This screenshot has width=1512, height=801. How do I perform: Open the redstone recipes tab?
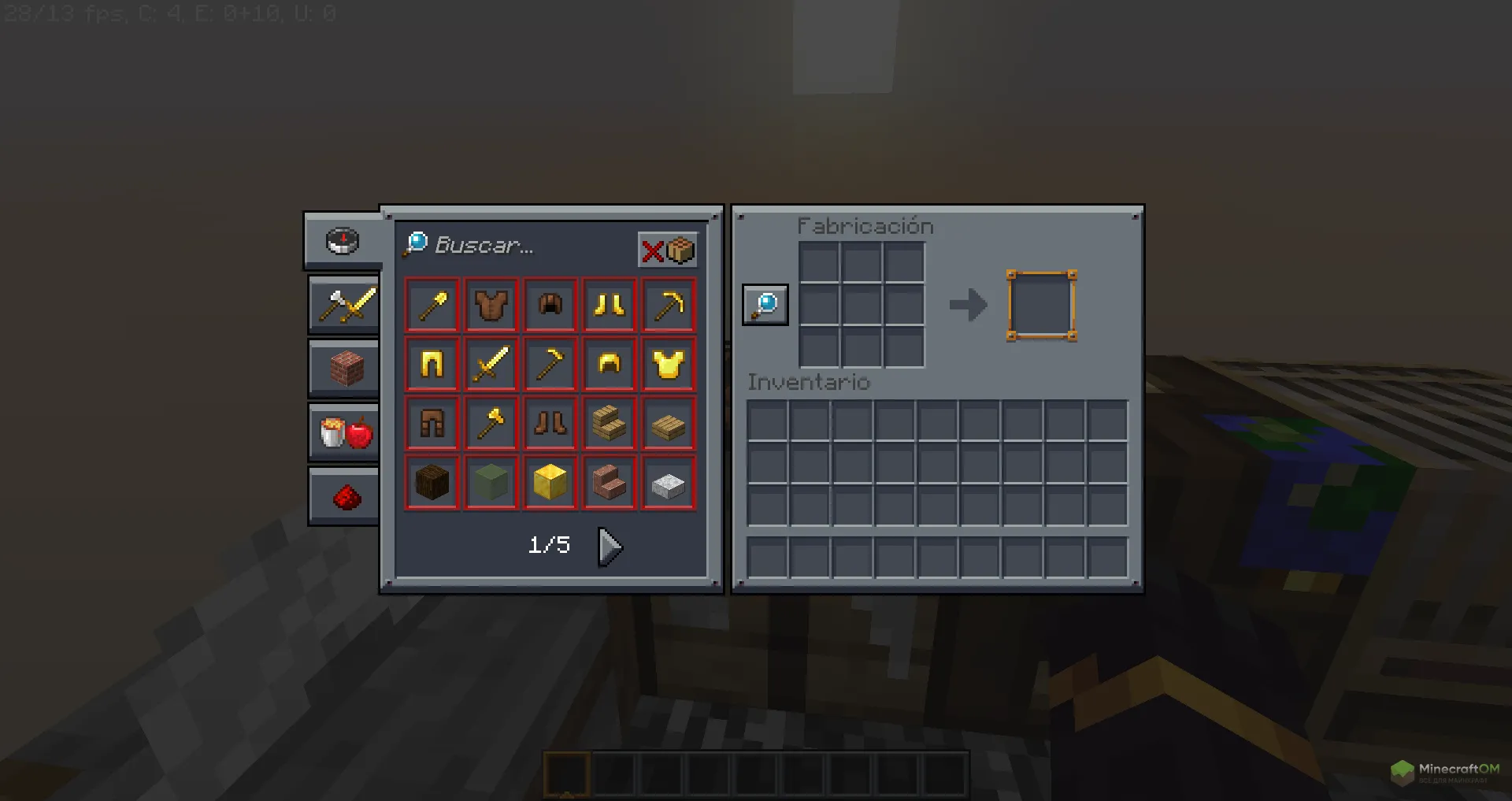(345, 496)
